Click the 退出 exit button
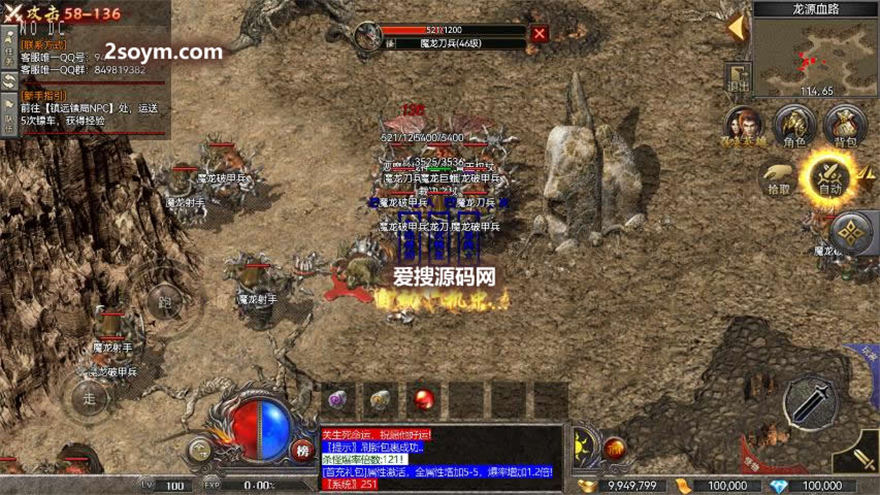Screen dimensions: 880x495 (x=740, y=76)
